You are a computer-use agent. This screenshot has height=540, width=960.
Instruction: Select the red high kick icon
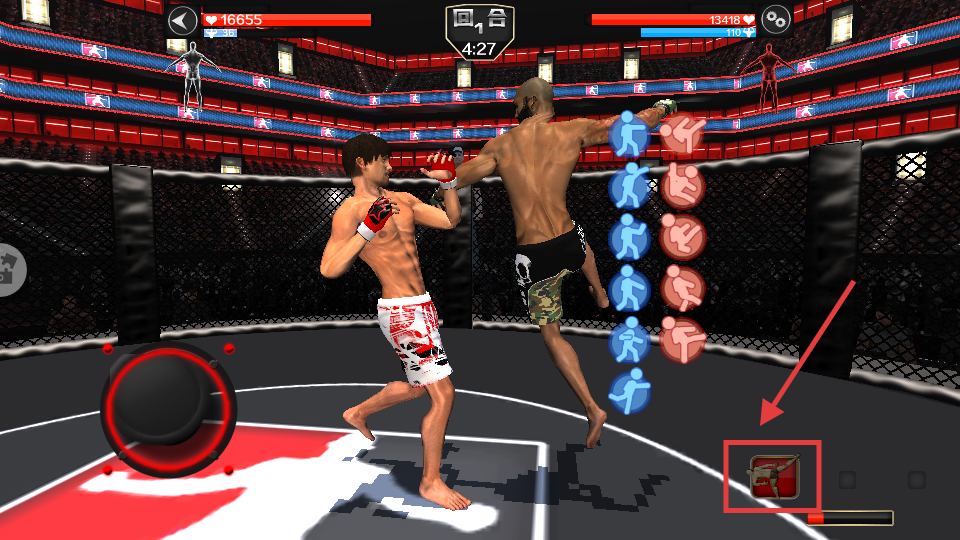tap(684, 133)
